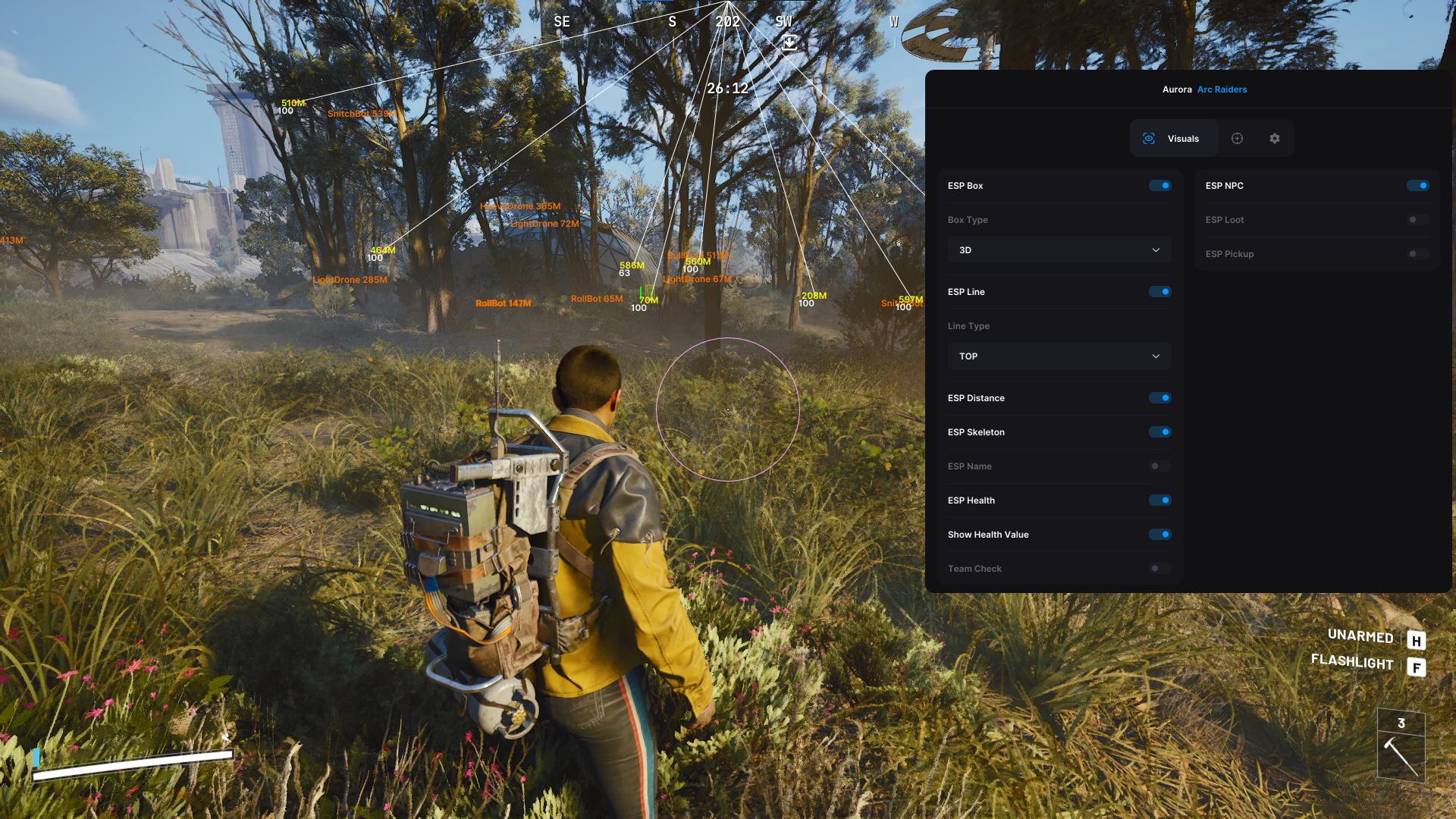Expand the Line Type dropdown set to TOP
The height and width of the screenshot is (819, 1456).
pos(1059,356)
